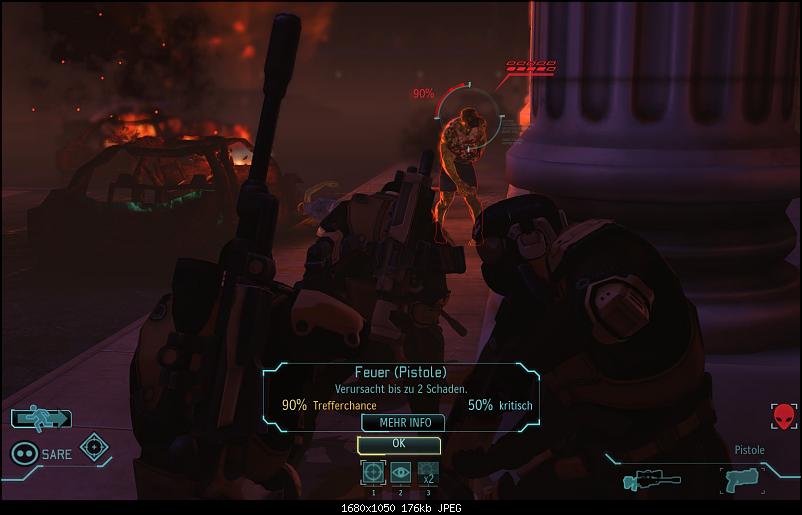
Task: Click the running man end-turn button
Action: (x=41, y=419)
